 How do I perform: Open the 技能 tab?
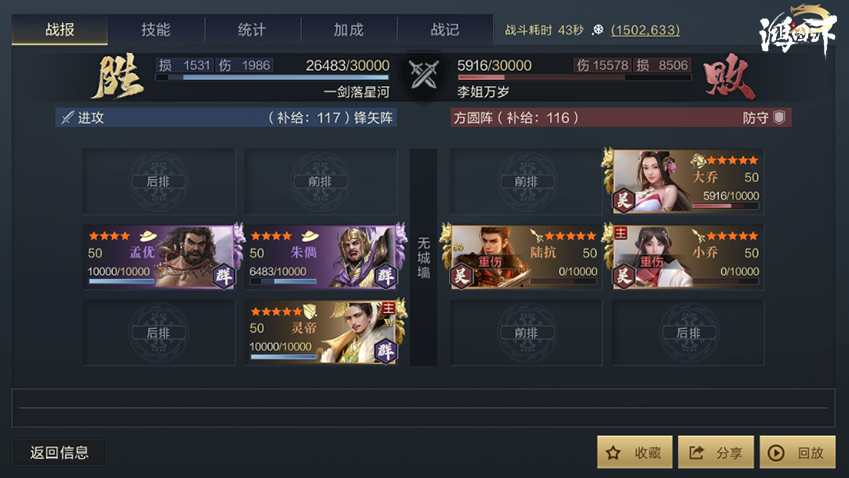(x=156, y=30)
